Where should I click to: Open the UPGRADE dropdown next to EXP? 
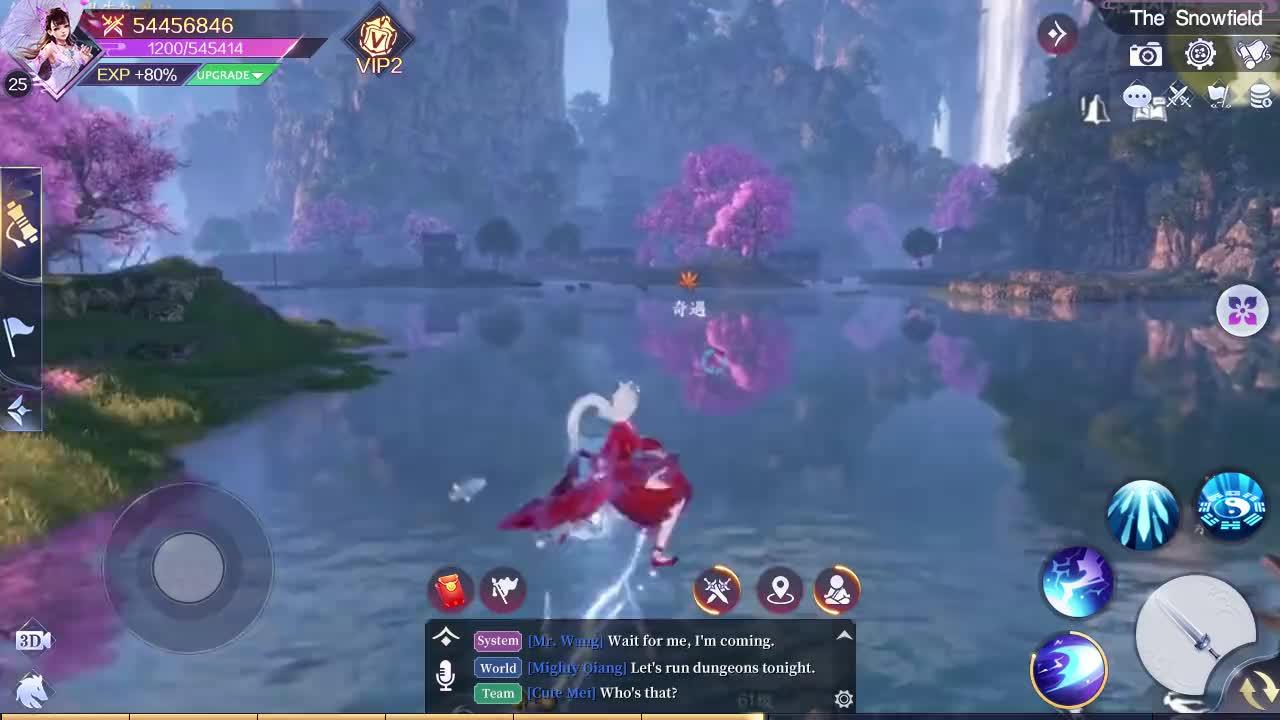point(228,75)
